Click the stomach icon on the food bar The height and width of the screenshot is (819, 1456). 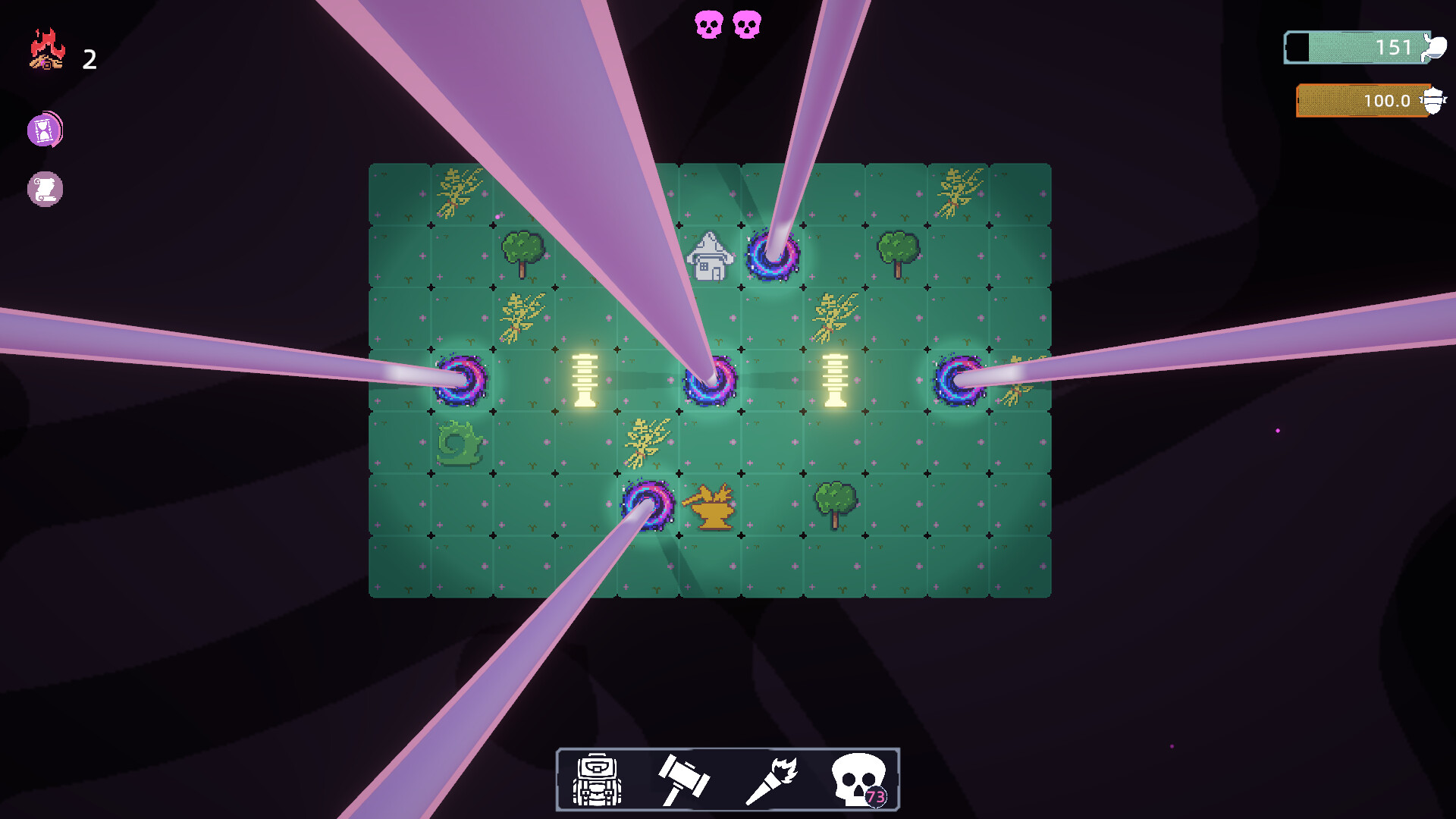1440,48
